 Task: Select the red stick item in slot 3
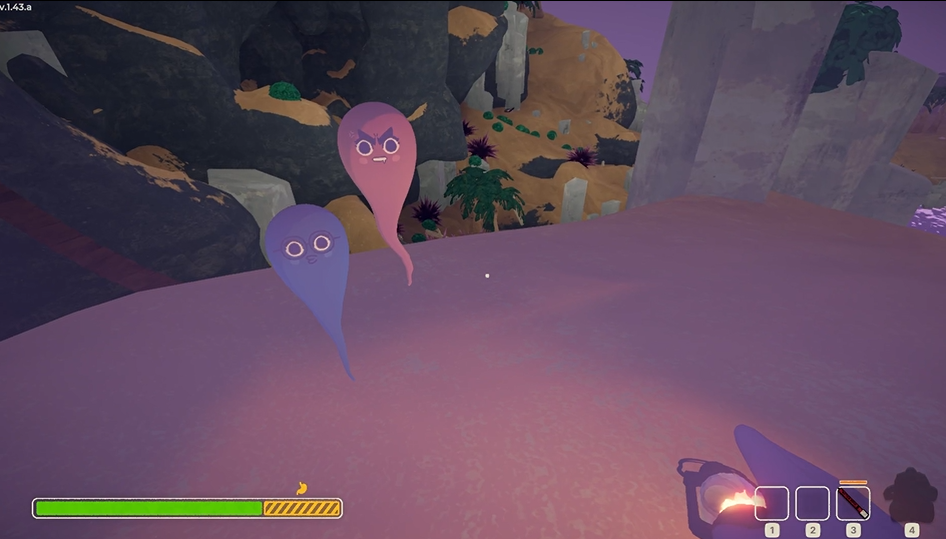click(x=853, y=502)
